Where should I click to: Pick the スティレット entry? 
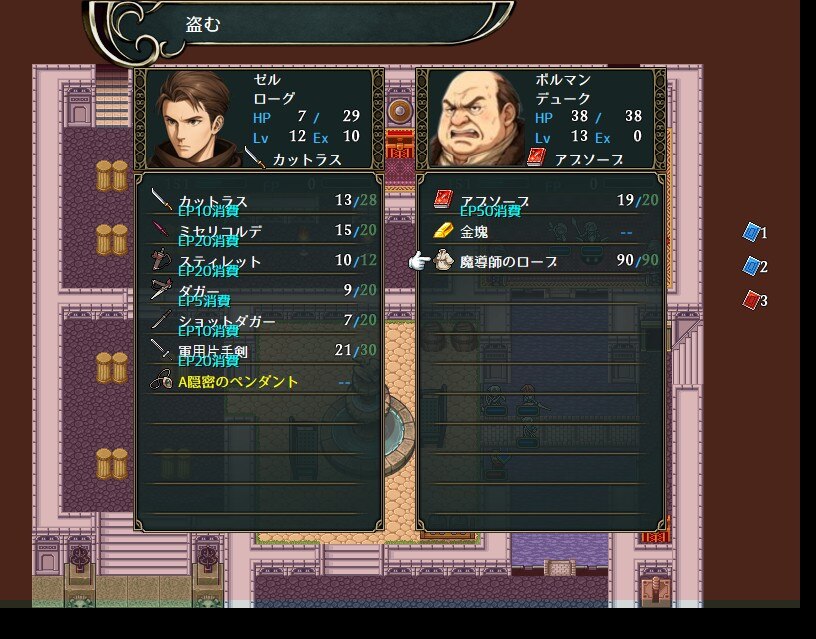258,261
